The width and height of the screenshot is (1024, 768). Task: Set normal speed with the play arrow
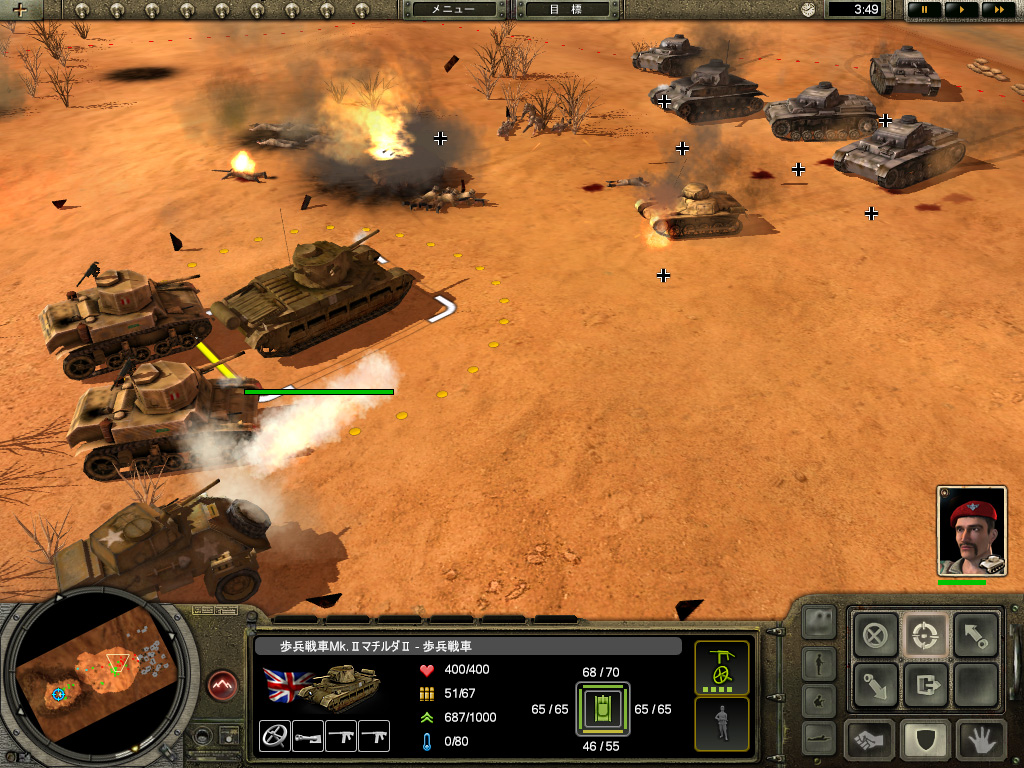click(x=961, y=9)
